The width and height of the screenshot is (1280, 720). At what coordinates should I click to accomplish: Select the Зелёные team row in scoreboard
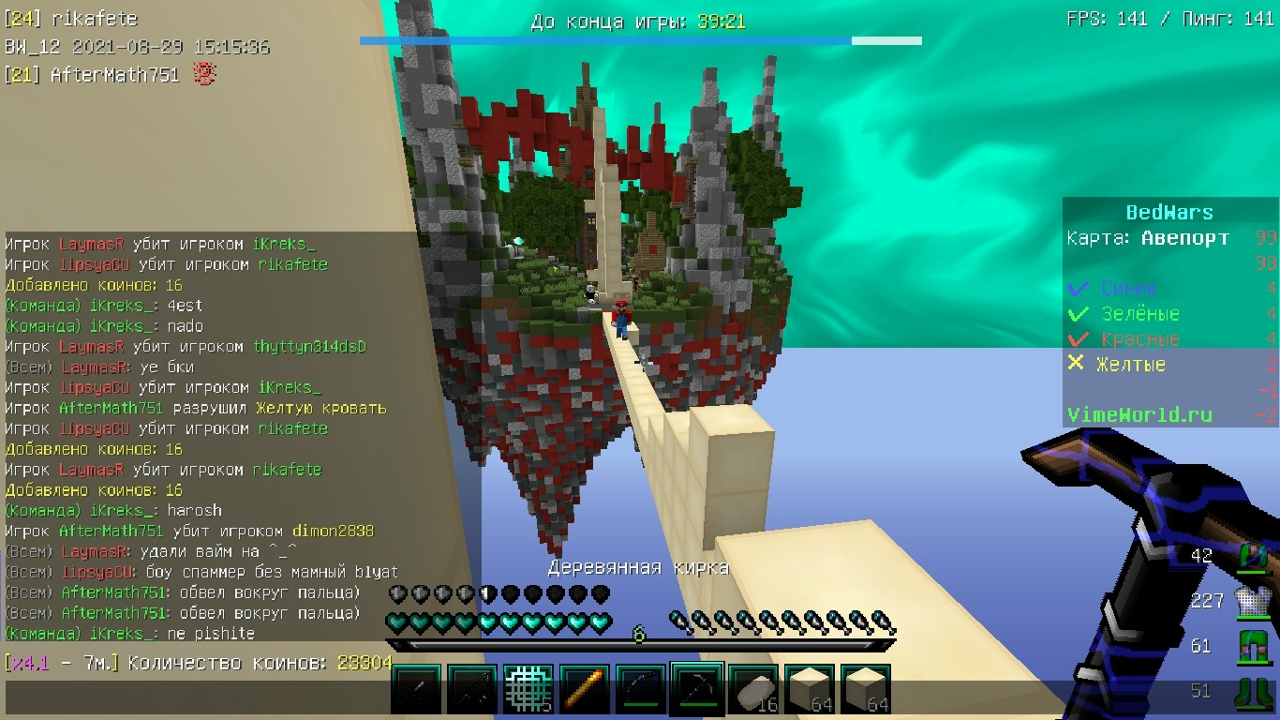click(x=1140, y=314)
